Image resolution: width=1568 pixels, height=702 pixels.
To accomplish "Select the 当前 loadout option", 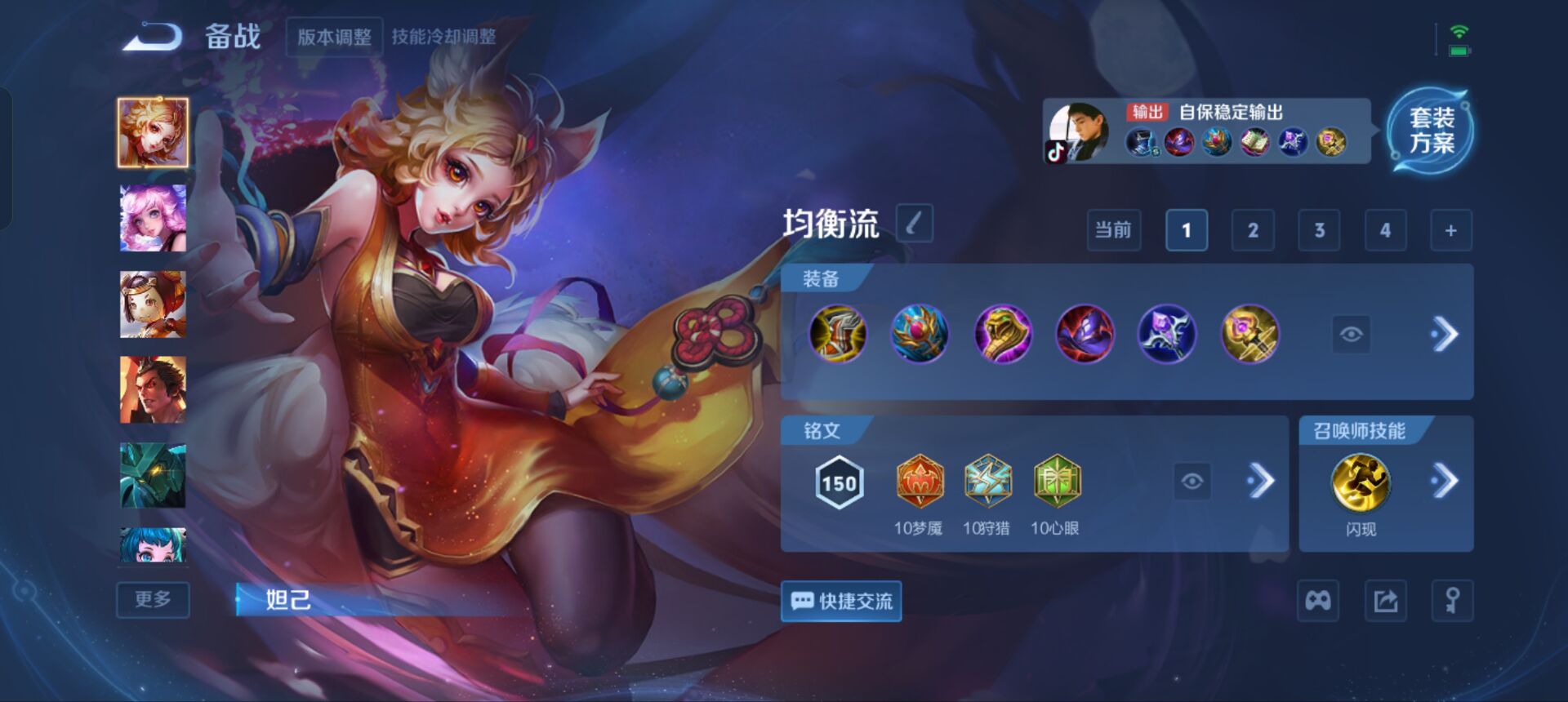I will (x=1113, y=230).
